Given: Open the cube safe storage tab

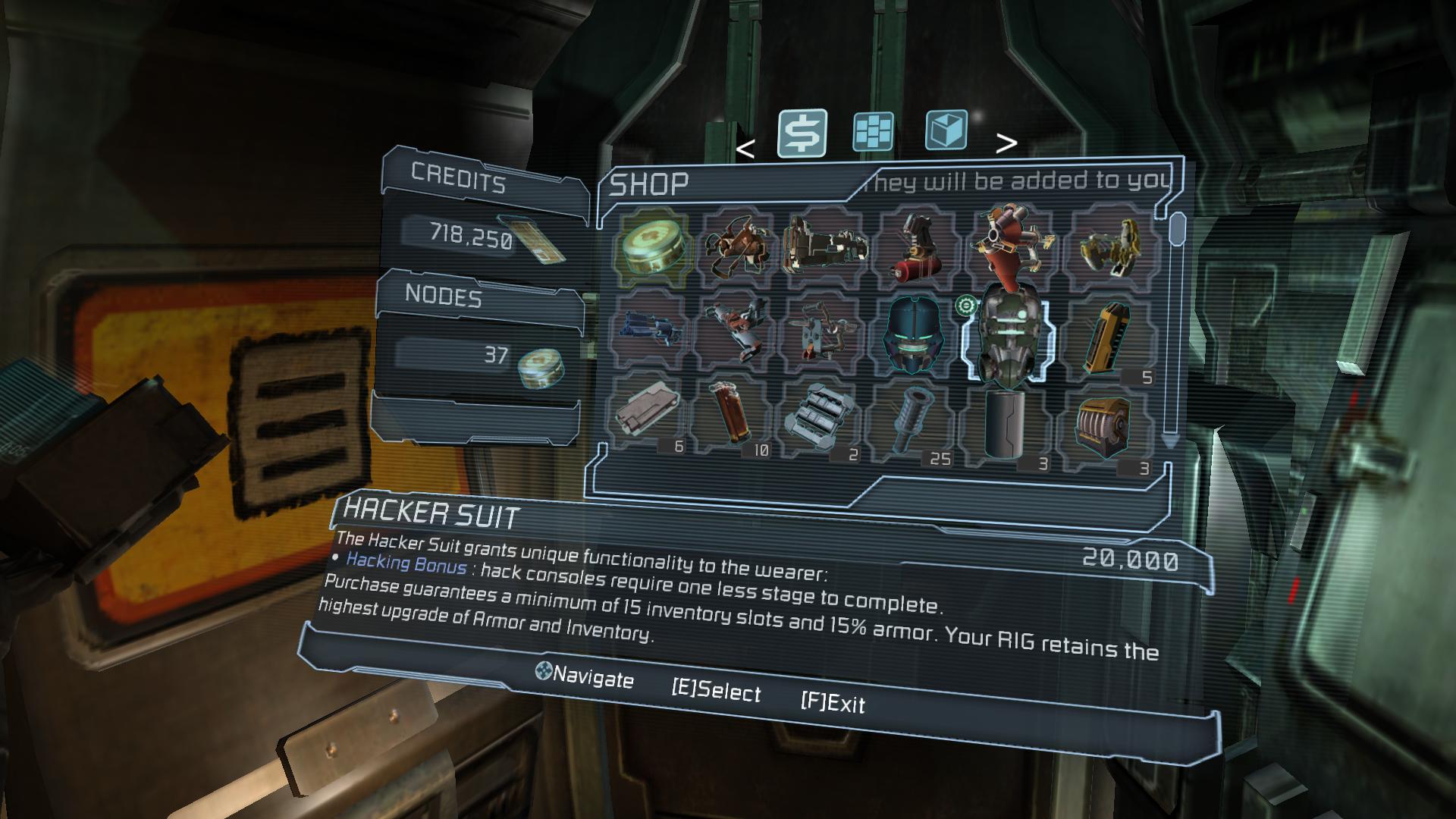Looking at the screenshot, I should pos(946,130).
